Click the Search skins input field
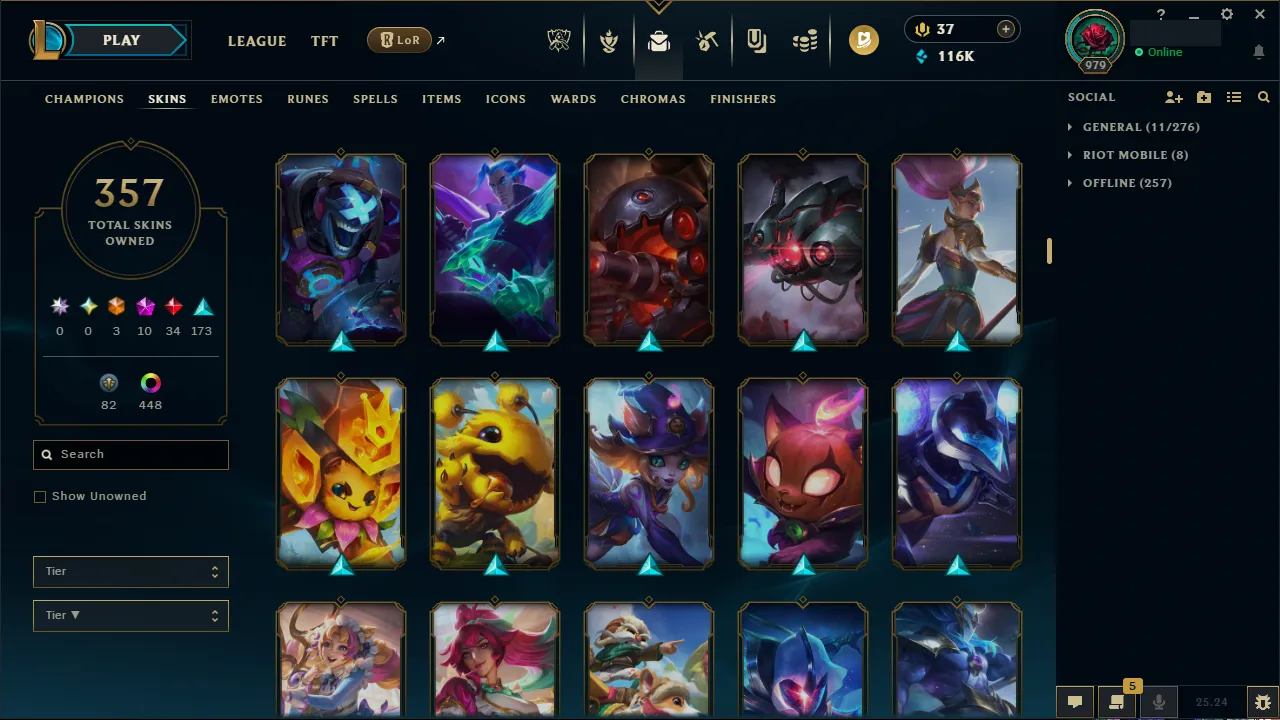This screenshot has height=720, width=1280. (x=130, y=454)
